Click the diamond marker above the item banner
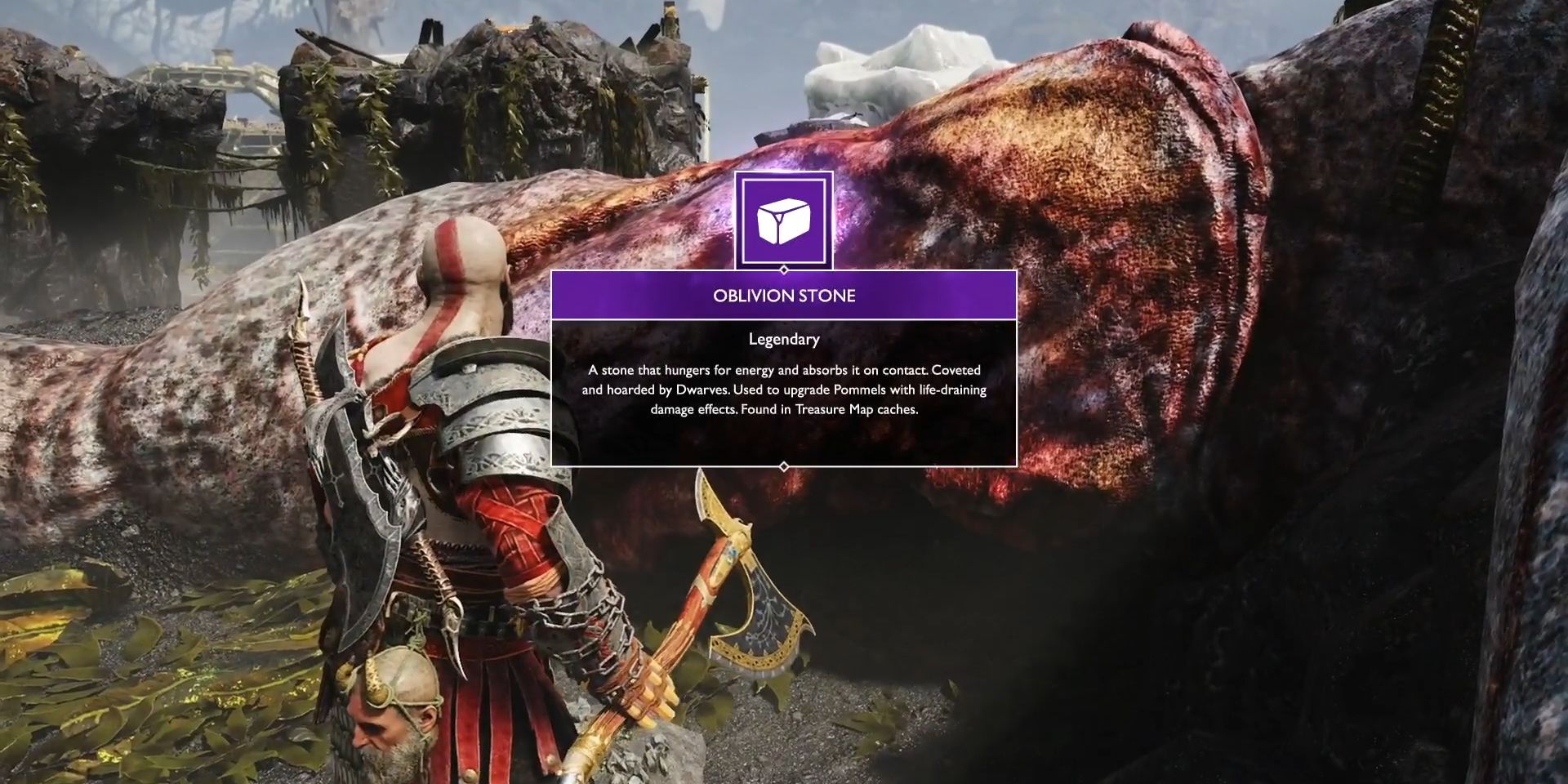Image resolution: width=1568 pixels, height=784 pixels. click(x=785, y=268)
